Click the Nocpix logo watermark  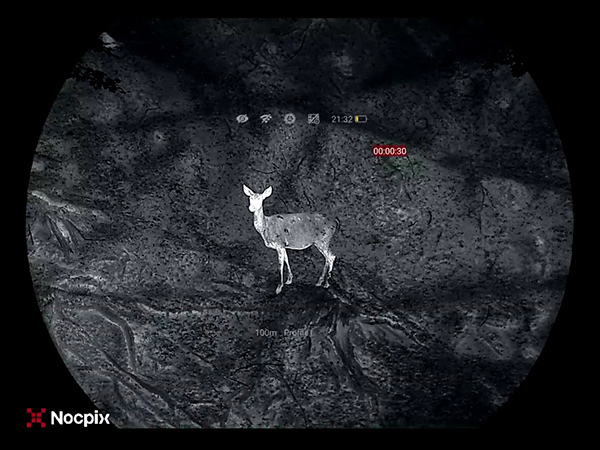pyautogui.click(x=68, y=418)
